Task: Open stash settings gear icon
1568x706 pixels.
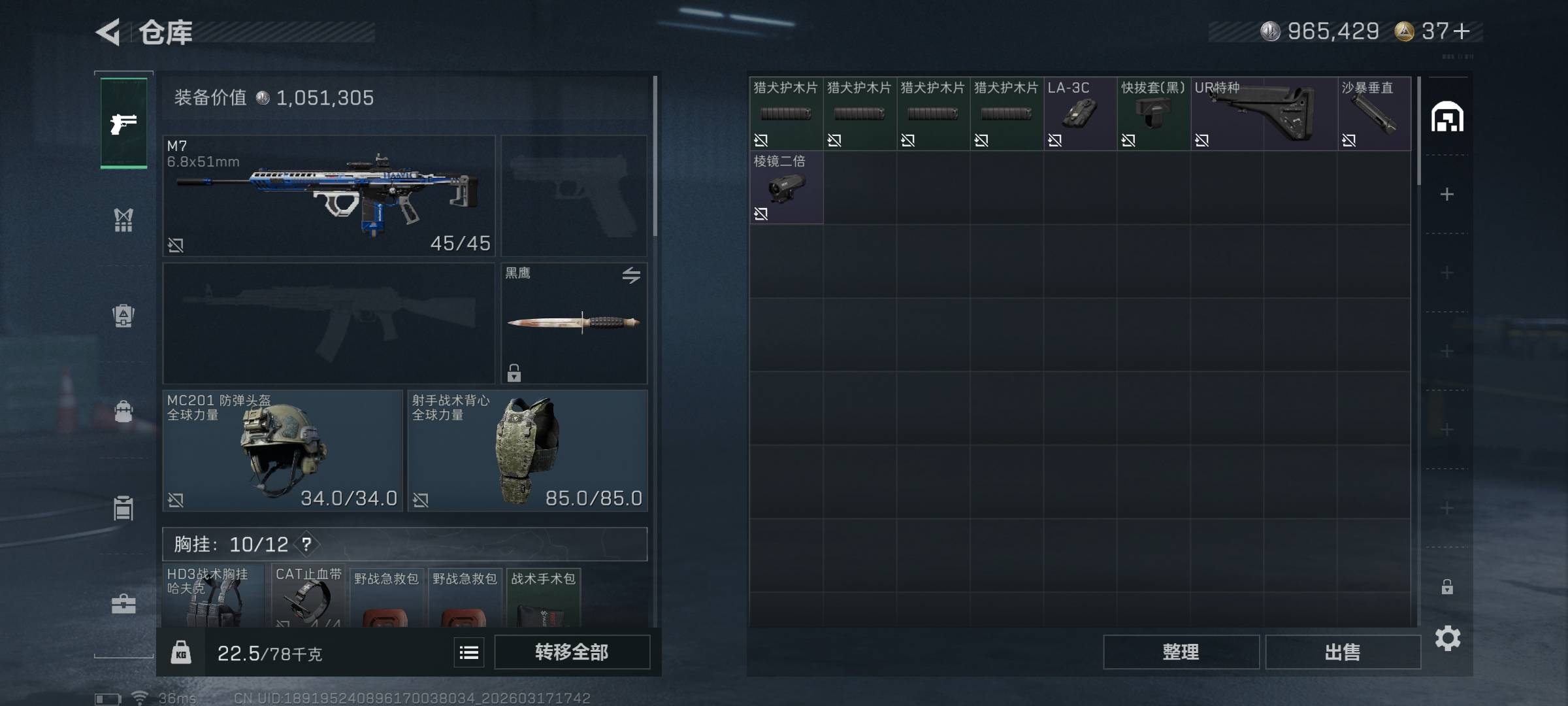Action: click(x=1447, y=638)
